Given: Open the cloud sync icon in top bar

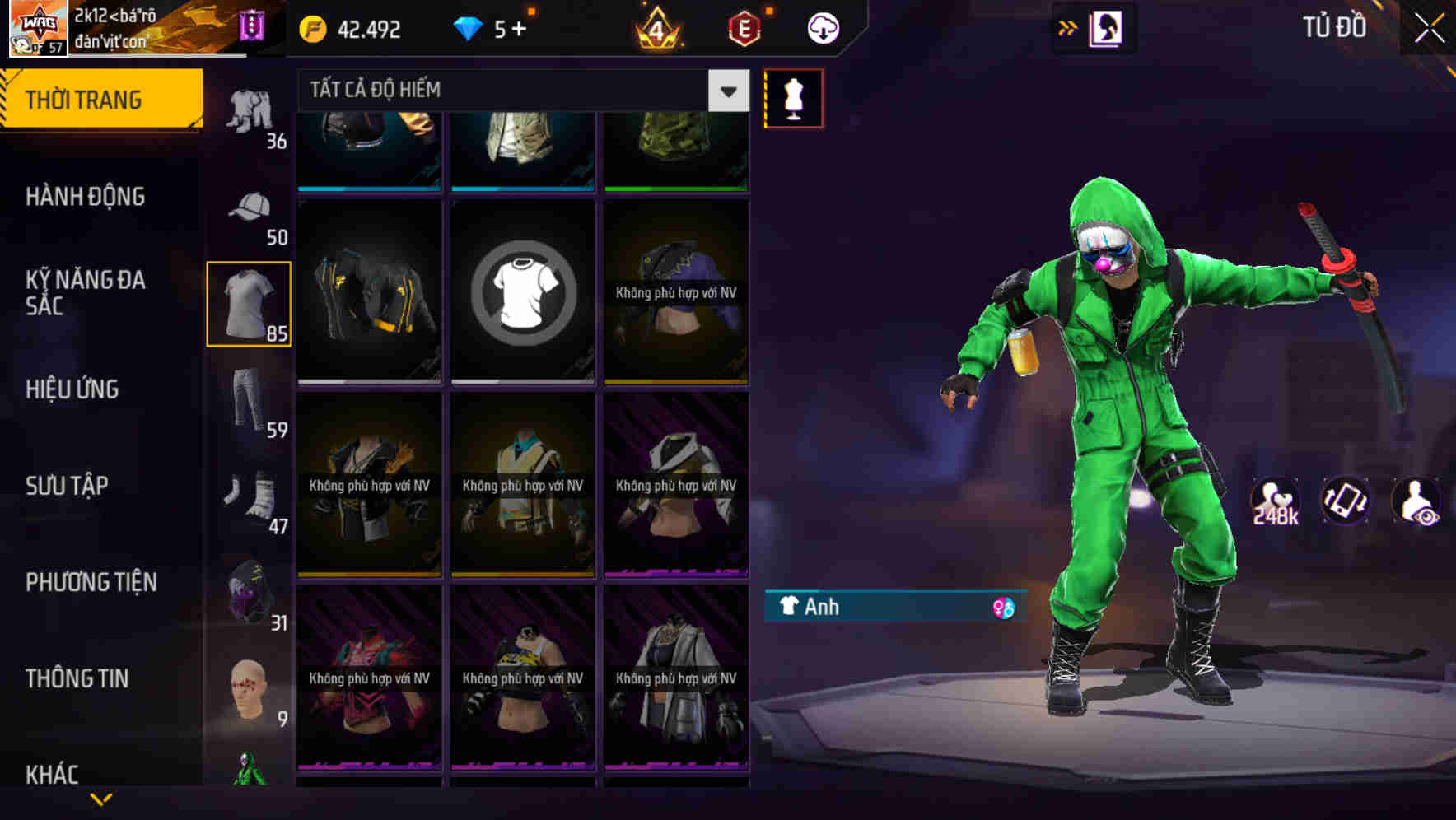Looking at the screenshot, I should pyautogui.click(x=821, y=27).
